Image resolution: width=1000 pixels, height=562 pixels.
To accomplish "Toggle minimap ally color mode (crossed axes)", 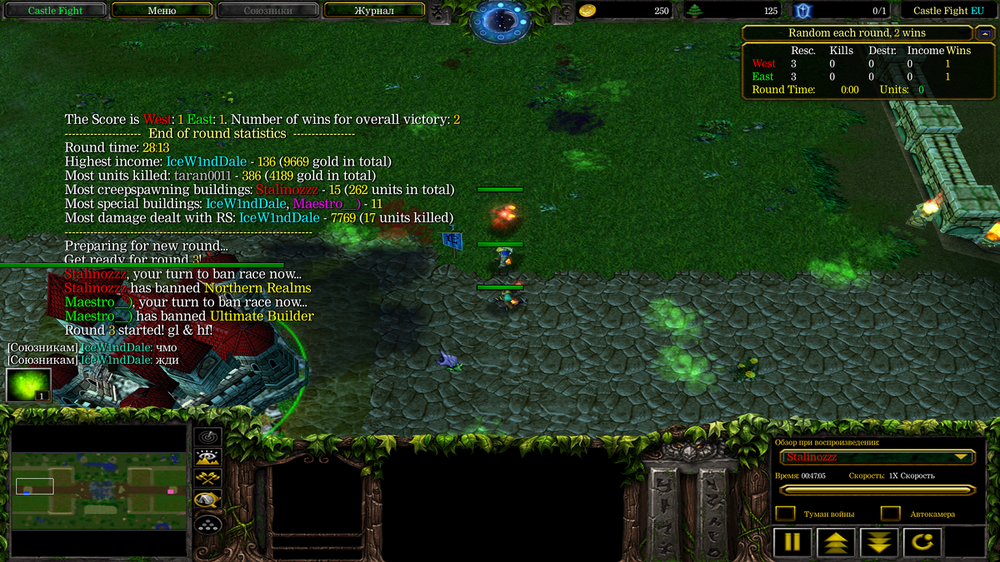I will tap(208, 479).
